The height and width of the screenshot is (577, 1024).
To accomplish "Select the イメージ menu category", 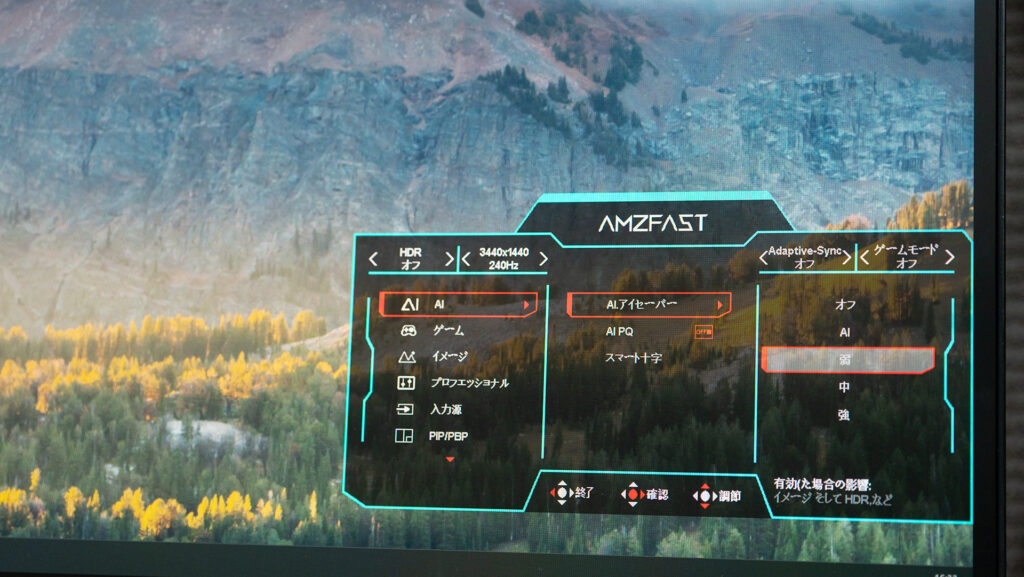I will coord(449,356).
